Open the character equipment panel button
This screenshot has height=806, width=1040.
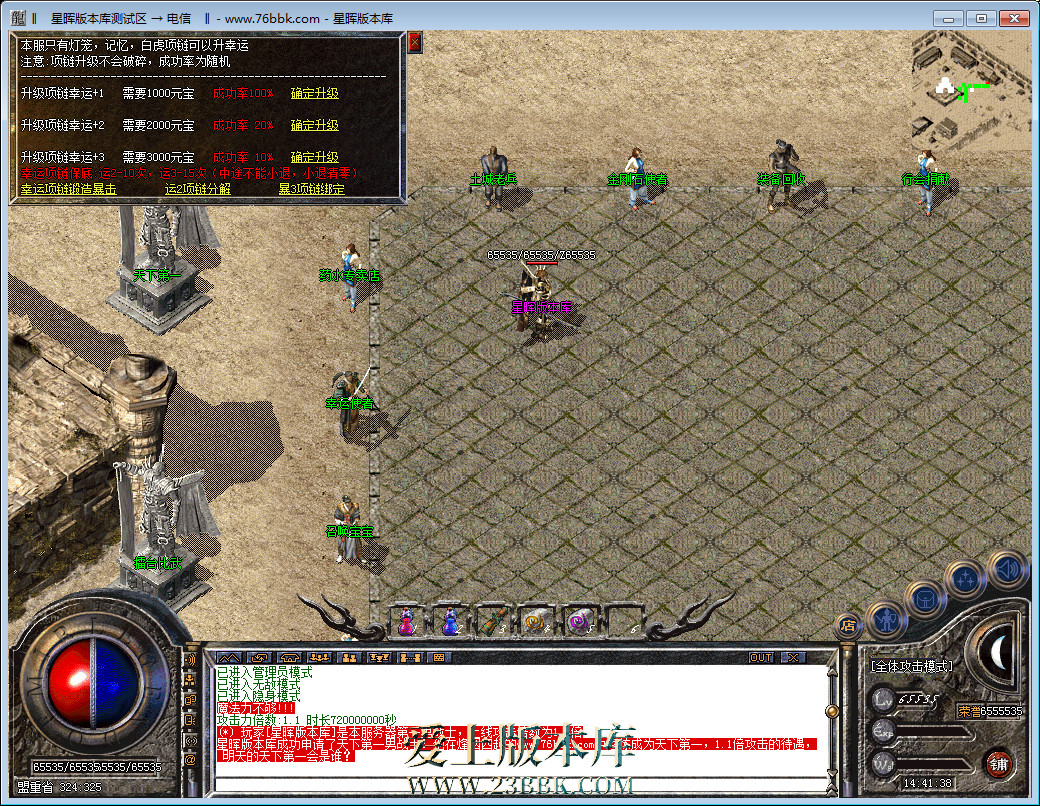[x=886, y=620]
